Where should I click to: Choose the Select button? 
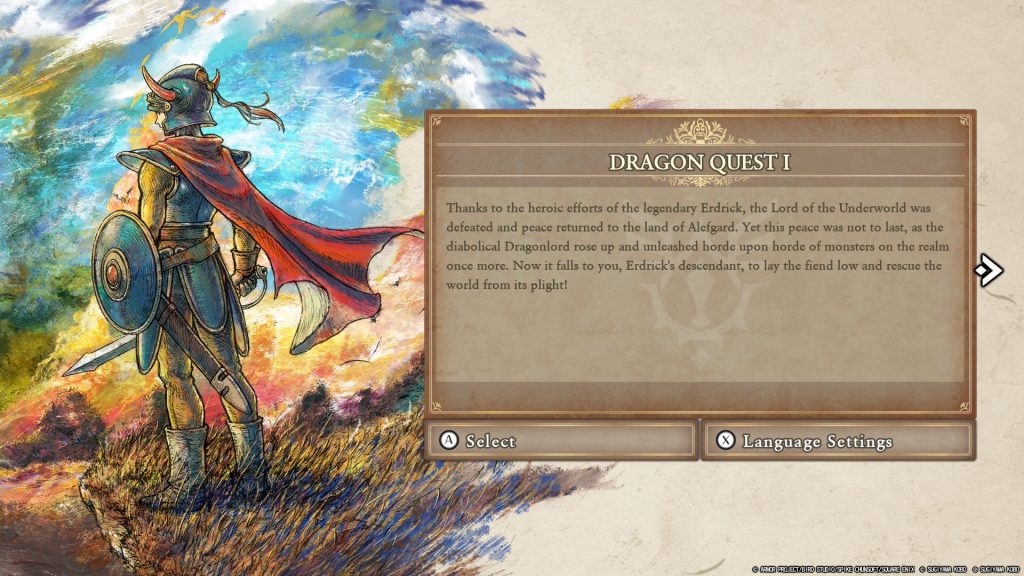tap(562, 441)
